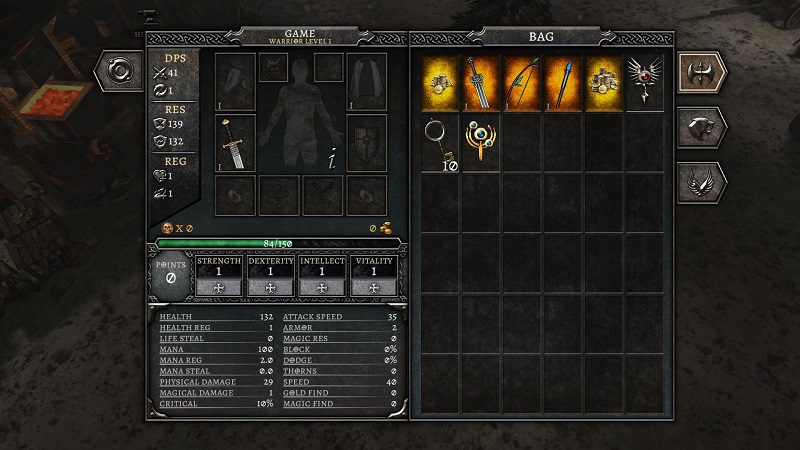The width and height of the screenshot is (800, 450).
Task: Select the cloak equipment slot
Action: (x=367, y=82)
